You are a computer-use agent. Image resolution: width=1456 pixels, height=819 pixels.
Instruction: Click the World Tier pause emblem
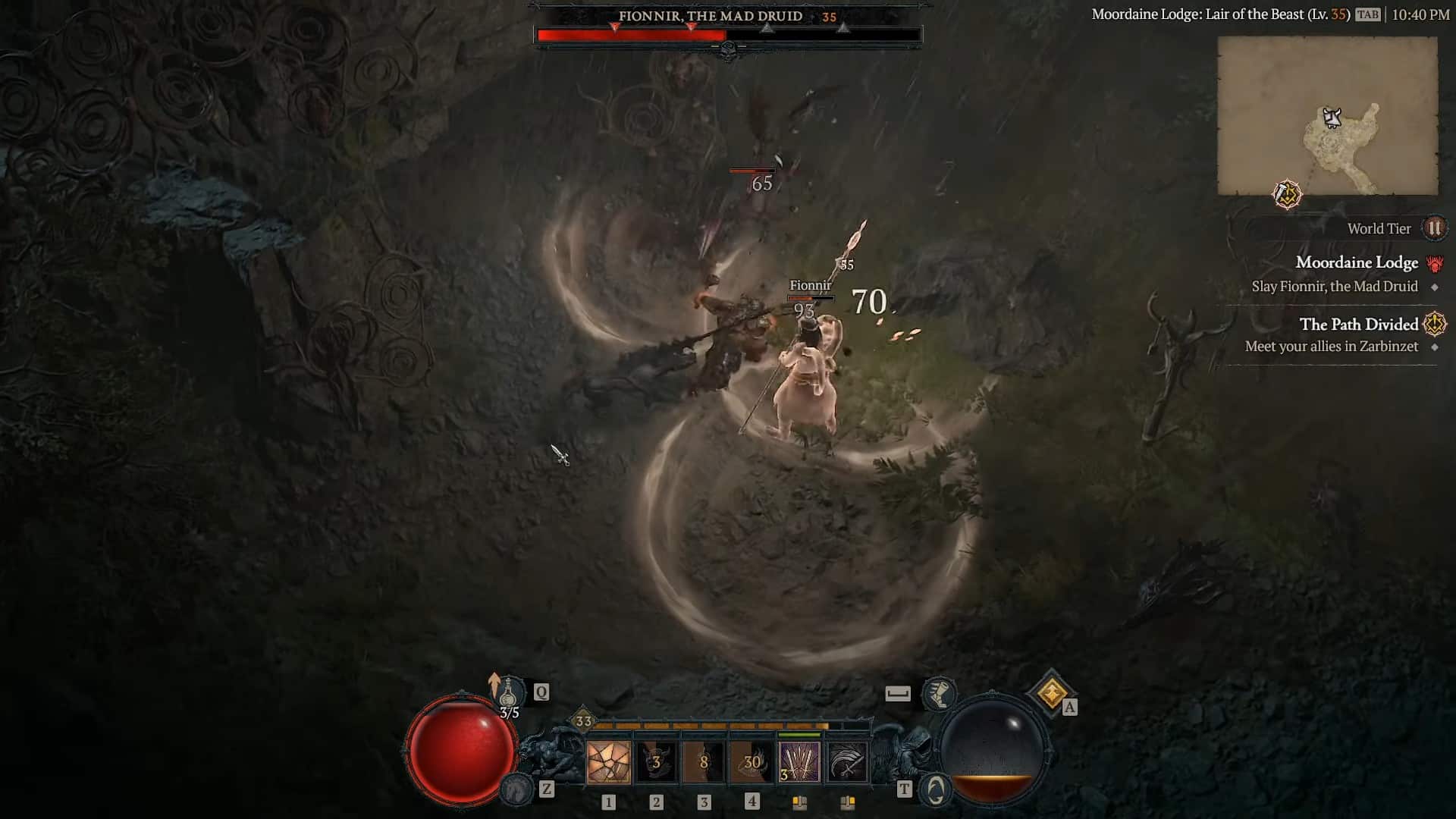[x=1433, y=228]
